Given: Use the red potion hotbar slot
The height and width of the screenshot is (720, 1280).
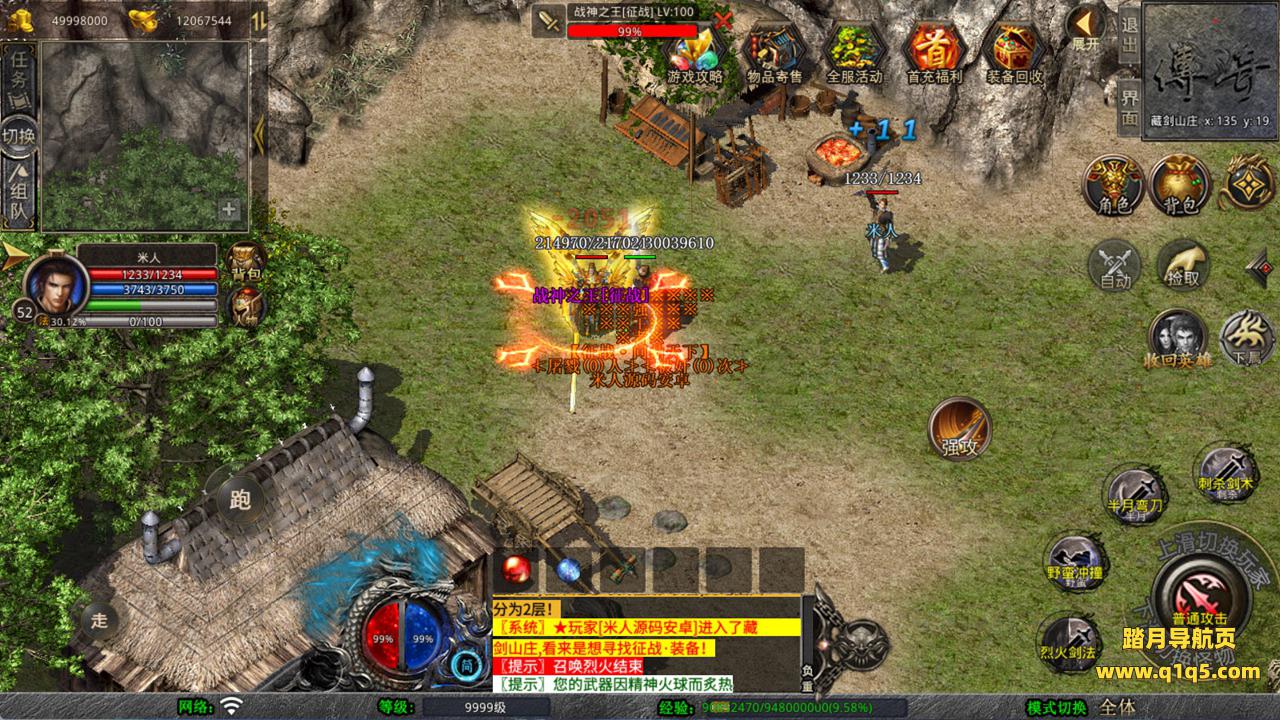Looking at the screenshot, I should click(x=516, y=569).
